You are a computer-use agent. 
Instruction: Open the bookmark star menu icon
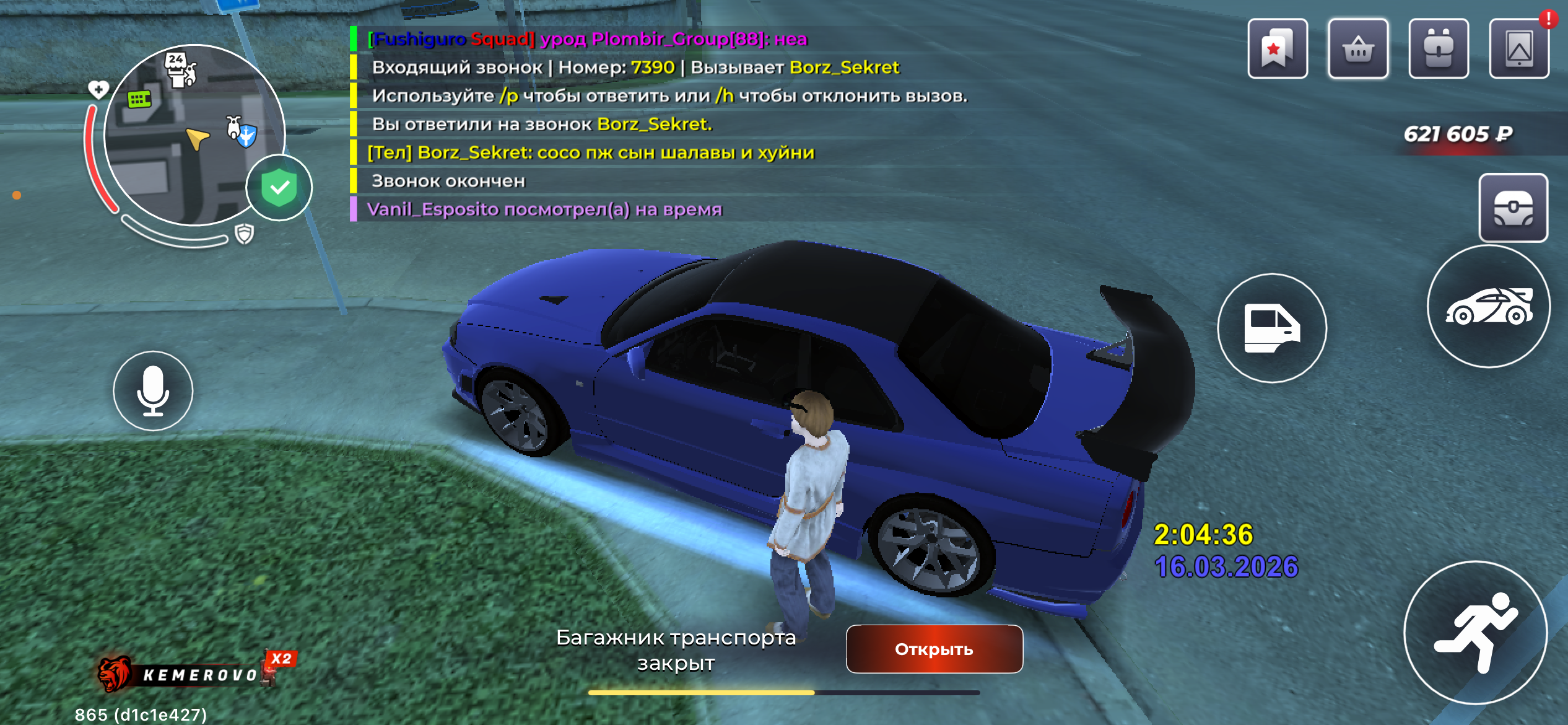tap(1277, 49)
